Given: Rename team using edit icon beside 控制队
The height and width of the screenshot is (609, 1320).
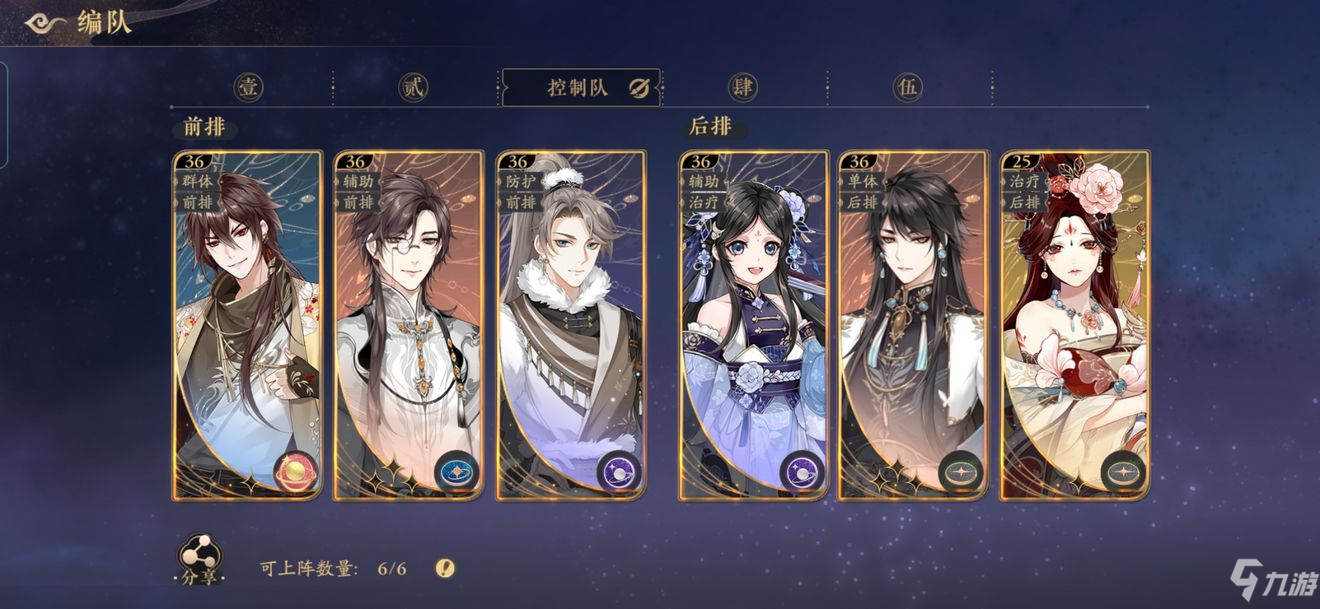Looking at the screenshot, I should click(x=640, y=88).
